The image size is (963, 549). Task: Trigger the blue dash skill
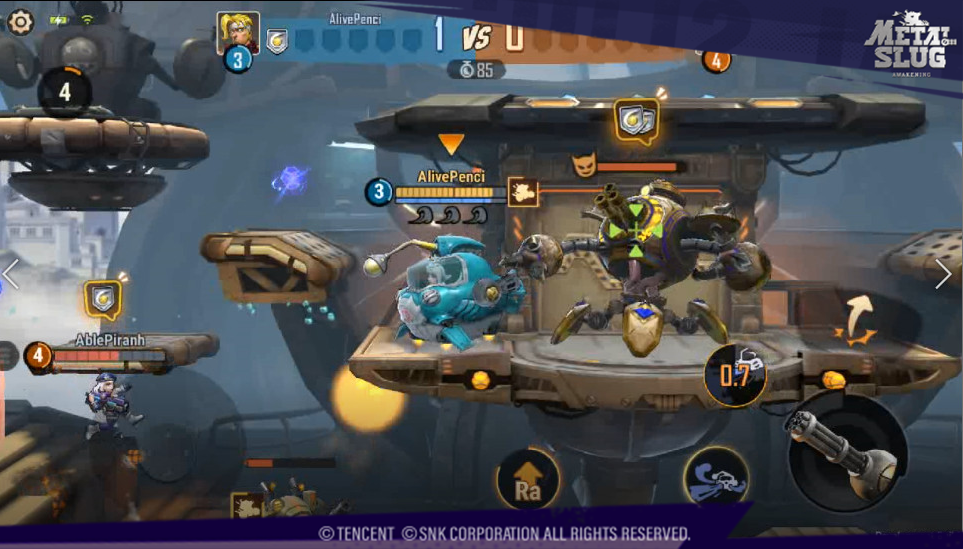(716, 478)
